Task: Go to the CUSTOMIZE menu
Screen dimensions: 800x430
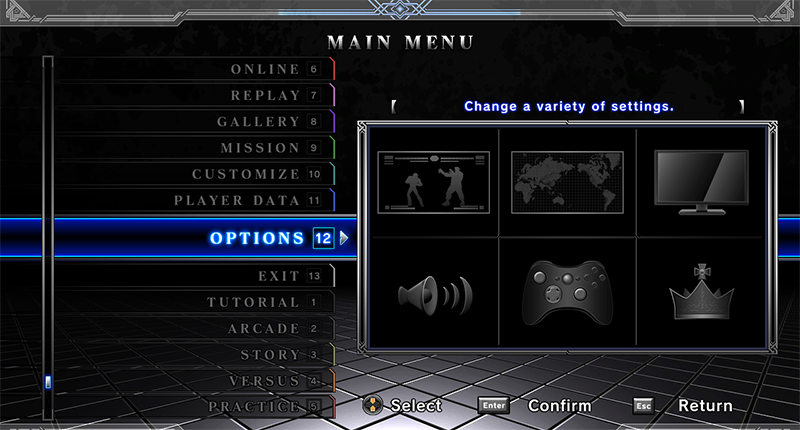Action: pos(246,173)
